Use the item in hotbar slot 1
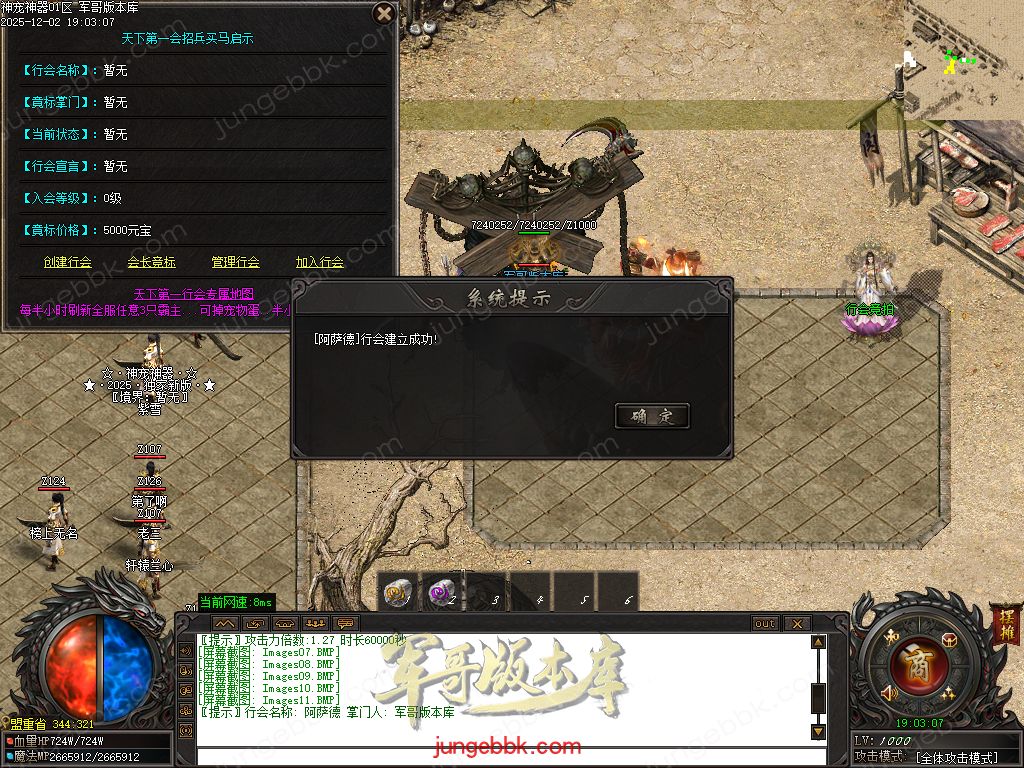The width and height of the screenshot is (1024, 768). click(x=400, y=592)
